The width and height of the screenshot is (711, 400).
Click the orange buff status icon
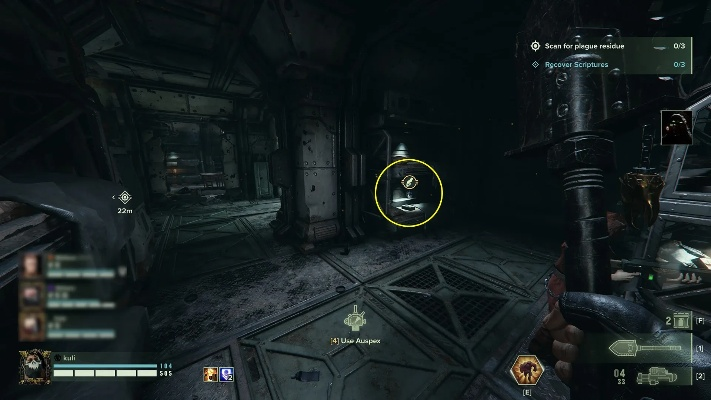click(211, 374)
